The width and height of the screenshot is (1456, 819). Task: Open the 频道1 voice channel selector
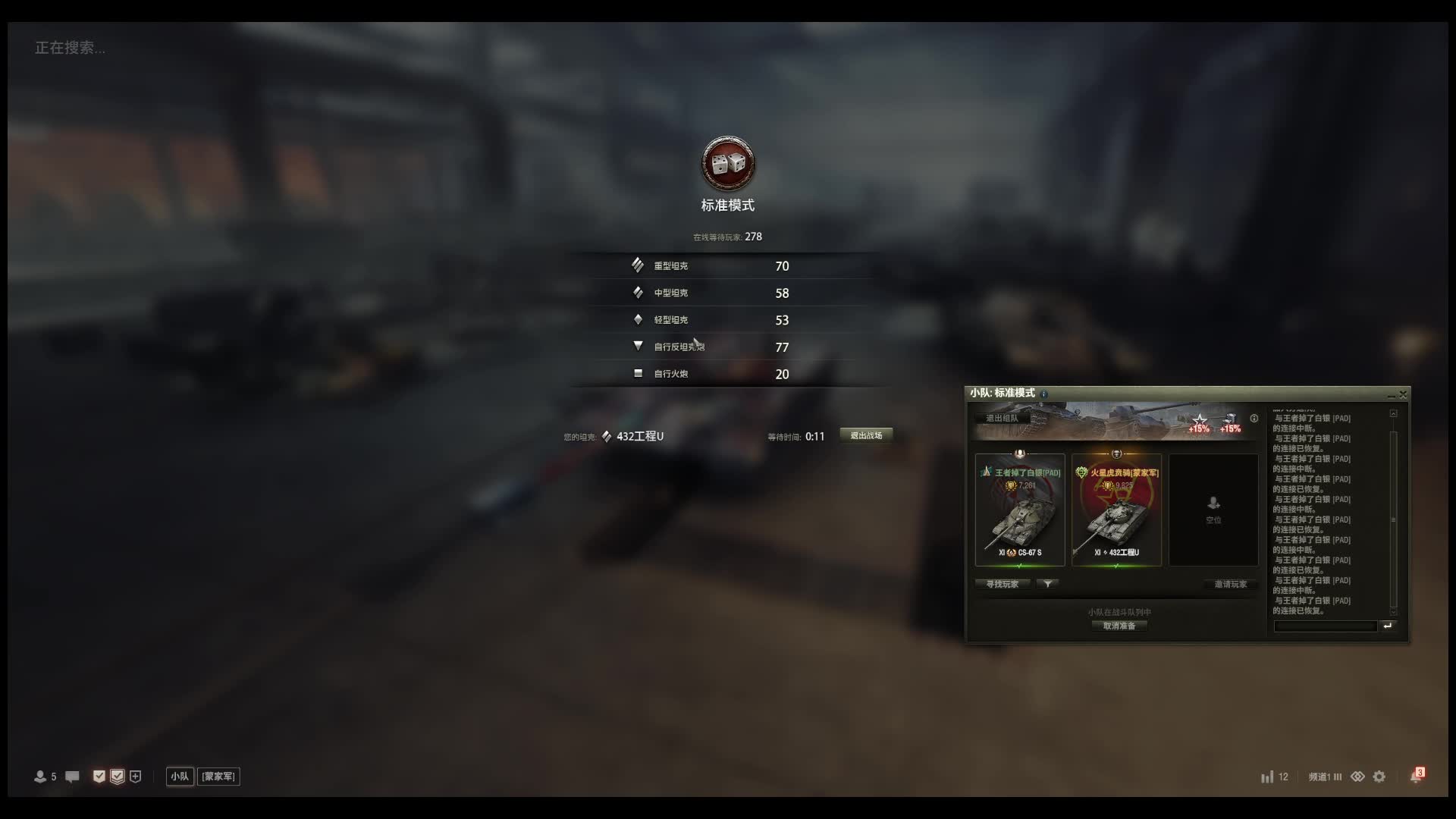(1325, 777)
